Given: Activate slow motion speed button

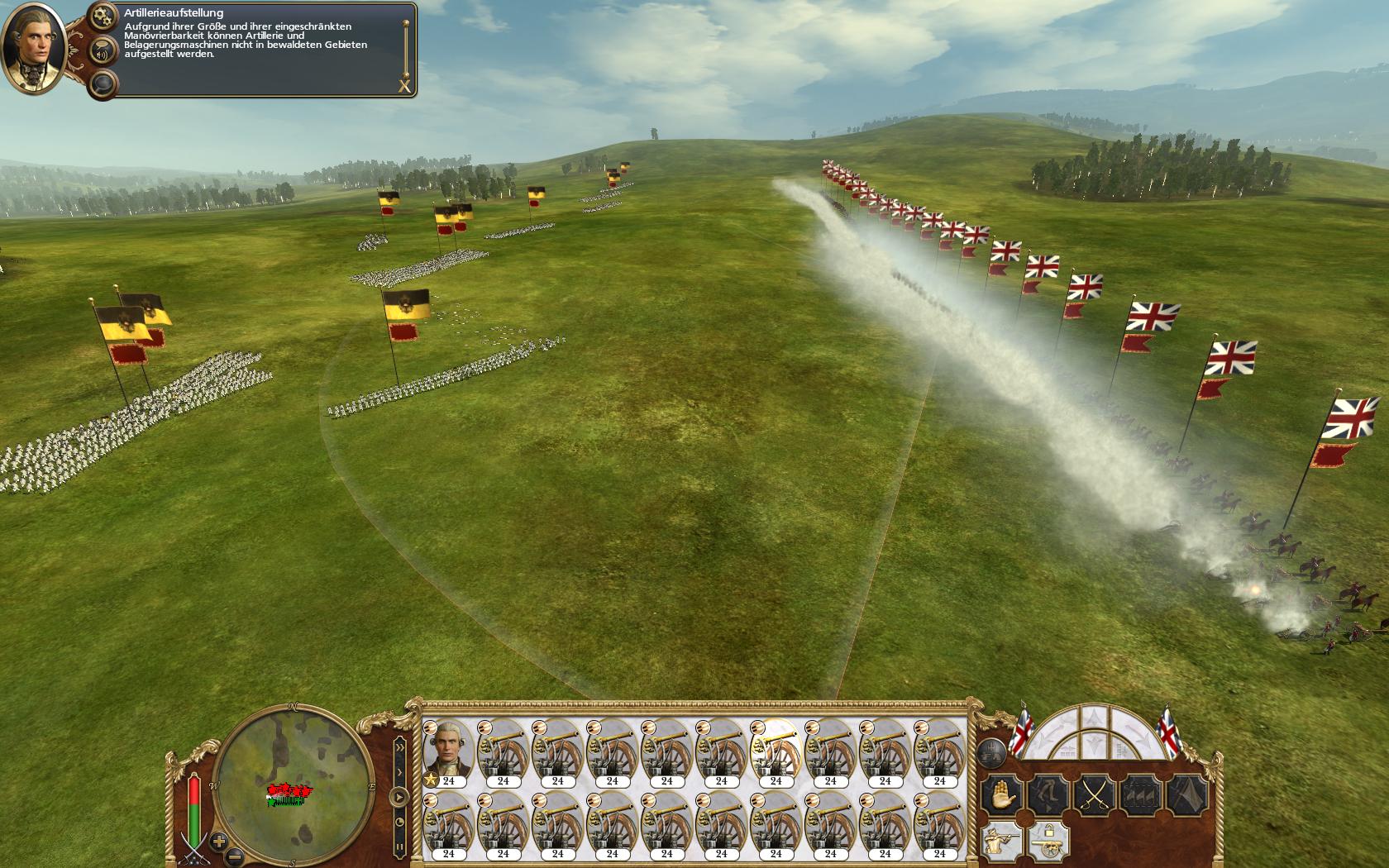Looking at the screenshot, I should 400,823.
